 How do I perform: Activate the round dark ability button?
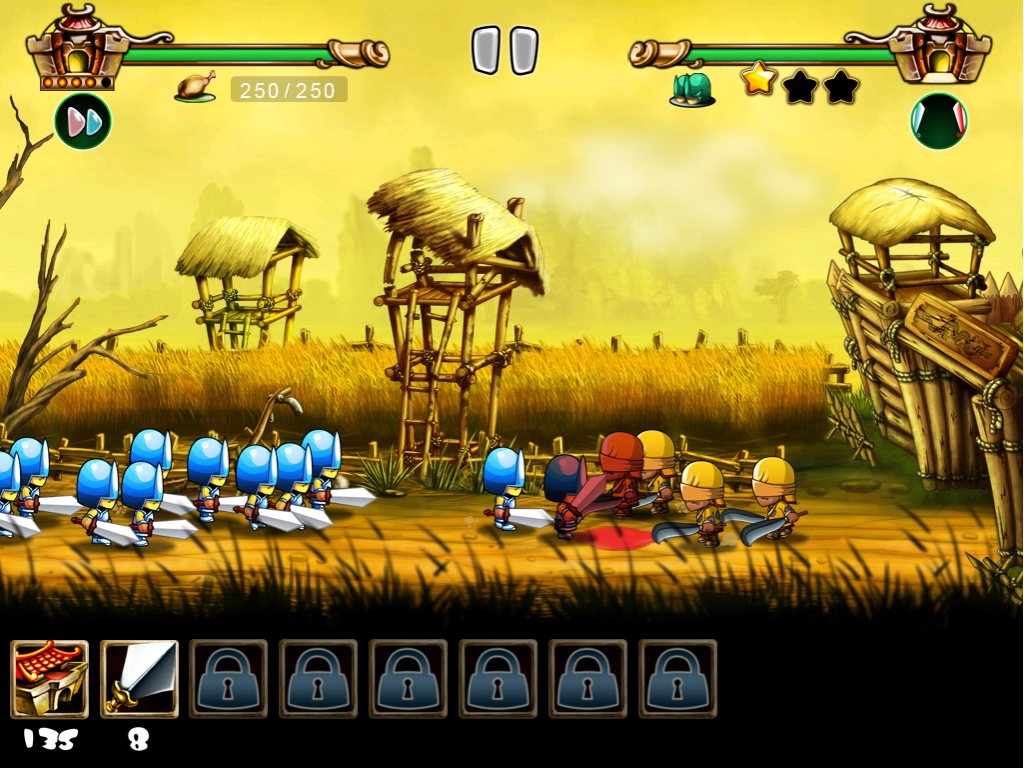pyautogui.click(x=938, y=121)
